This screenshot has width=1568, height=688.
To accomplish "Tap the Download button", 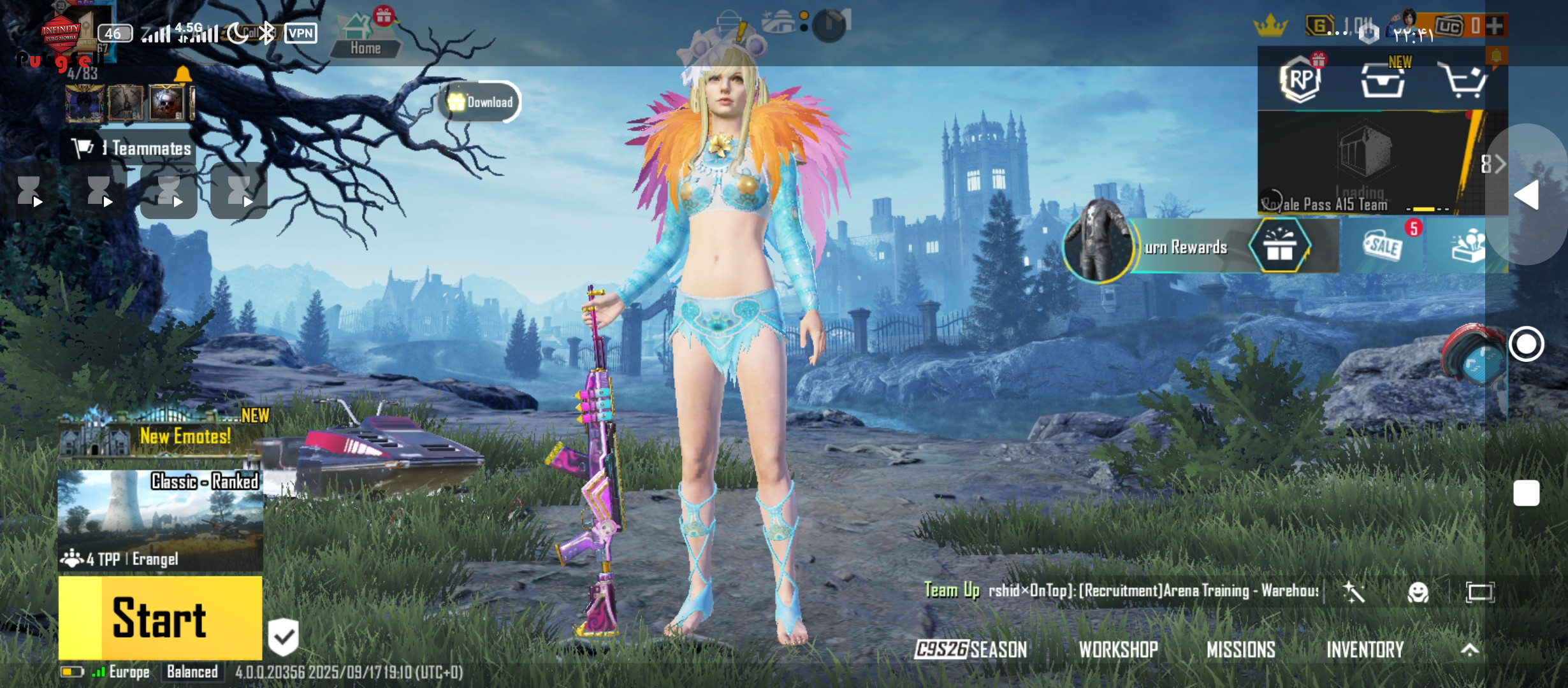I will (x=481, y=102).
